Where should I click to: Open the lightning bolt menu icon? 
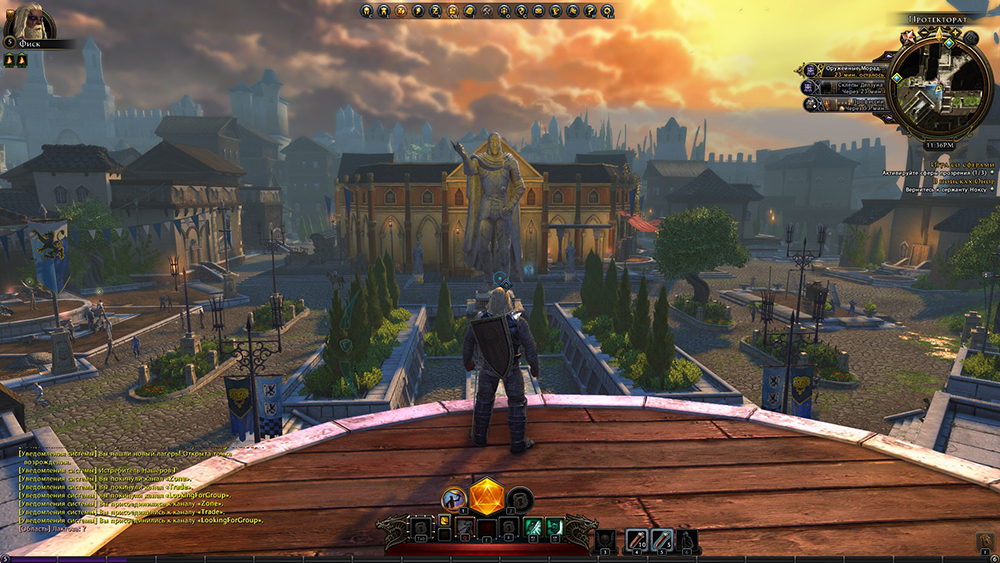(418, 11)
